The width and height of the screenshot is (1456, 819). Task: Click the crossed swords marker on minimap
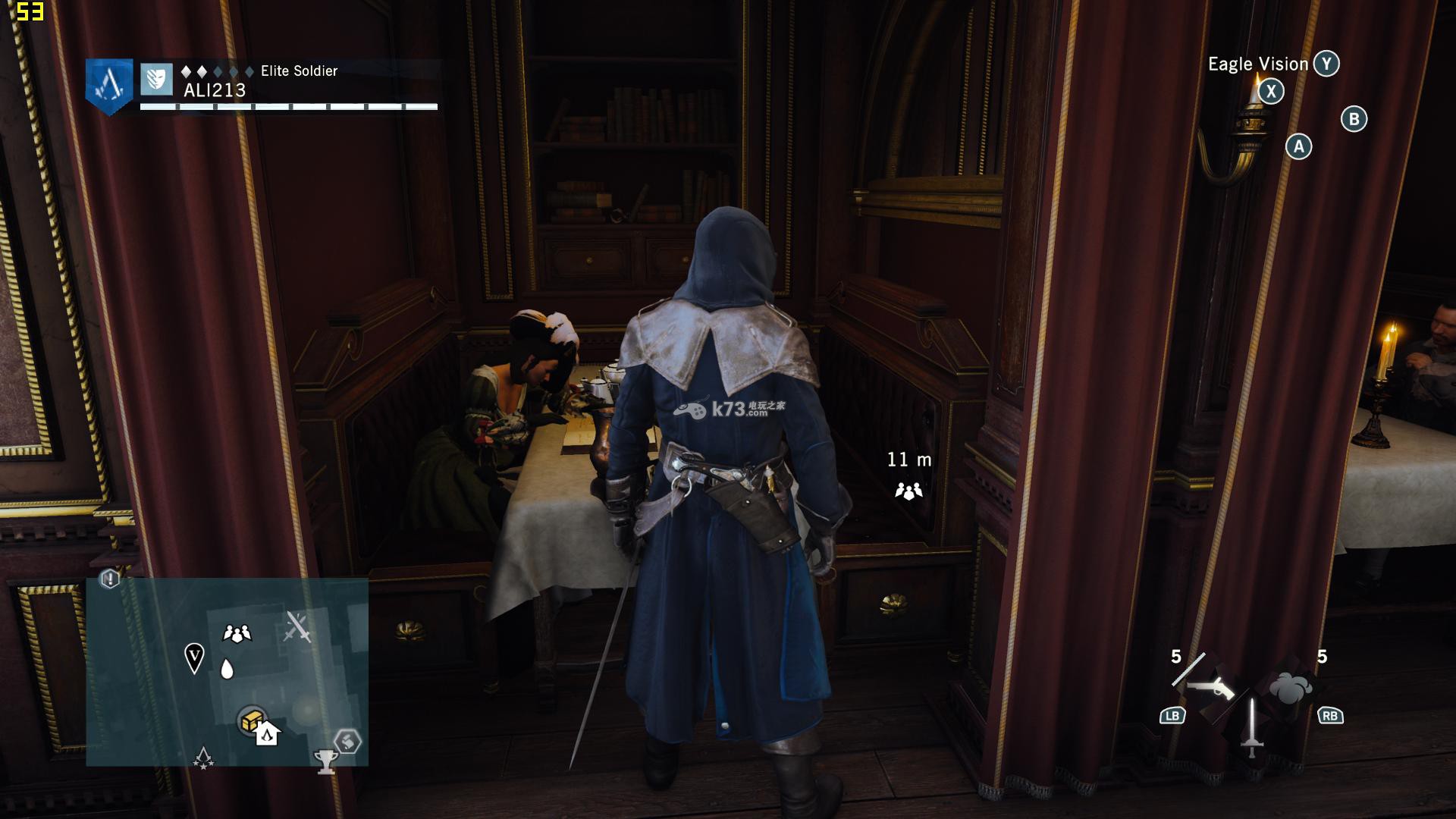[297, 628]
